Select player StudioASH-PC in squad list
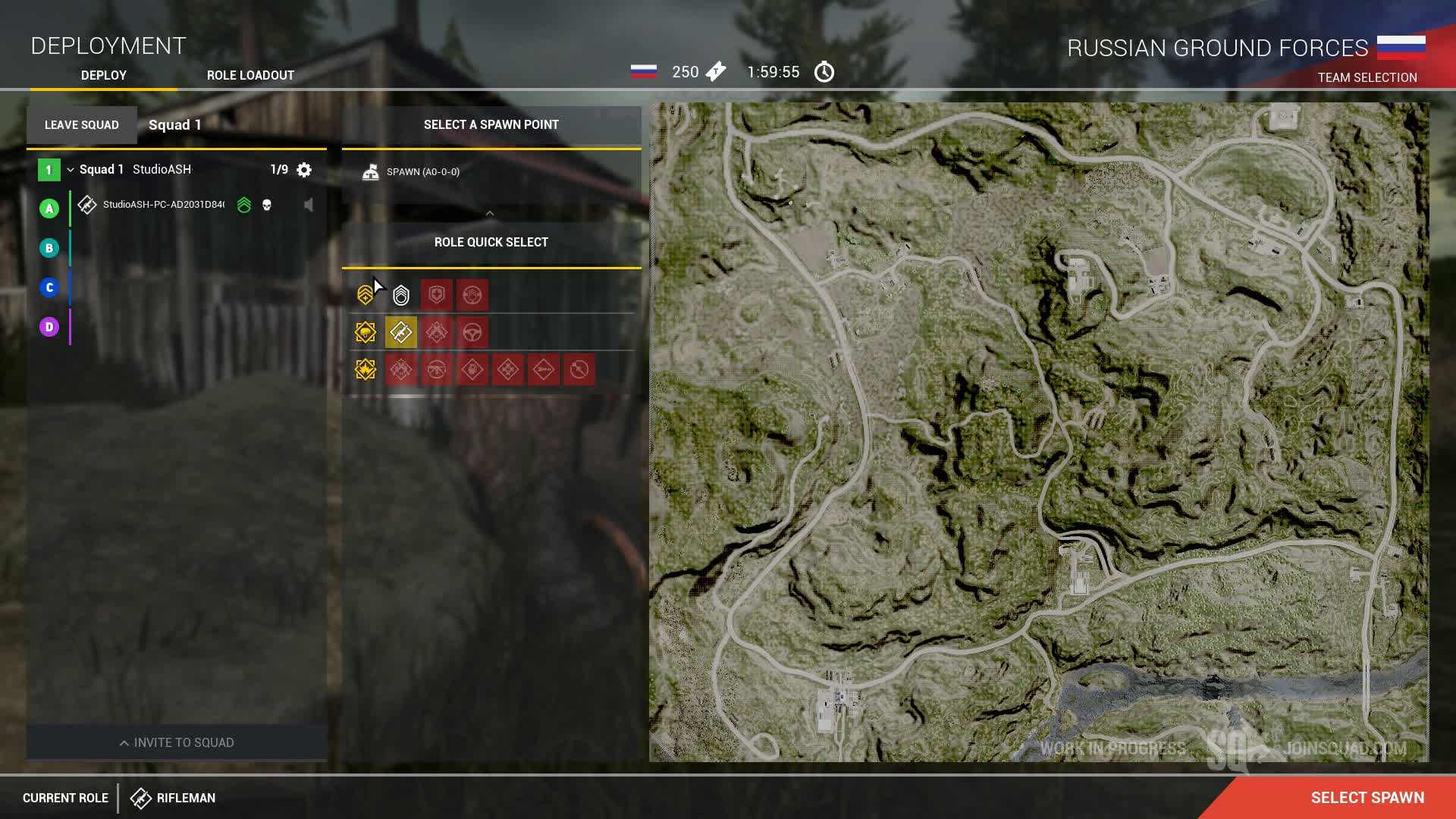 click(x=163, y=205)
